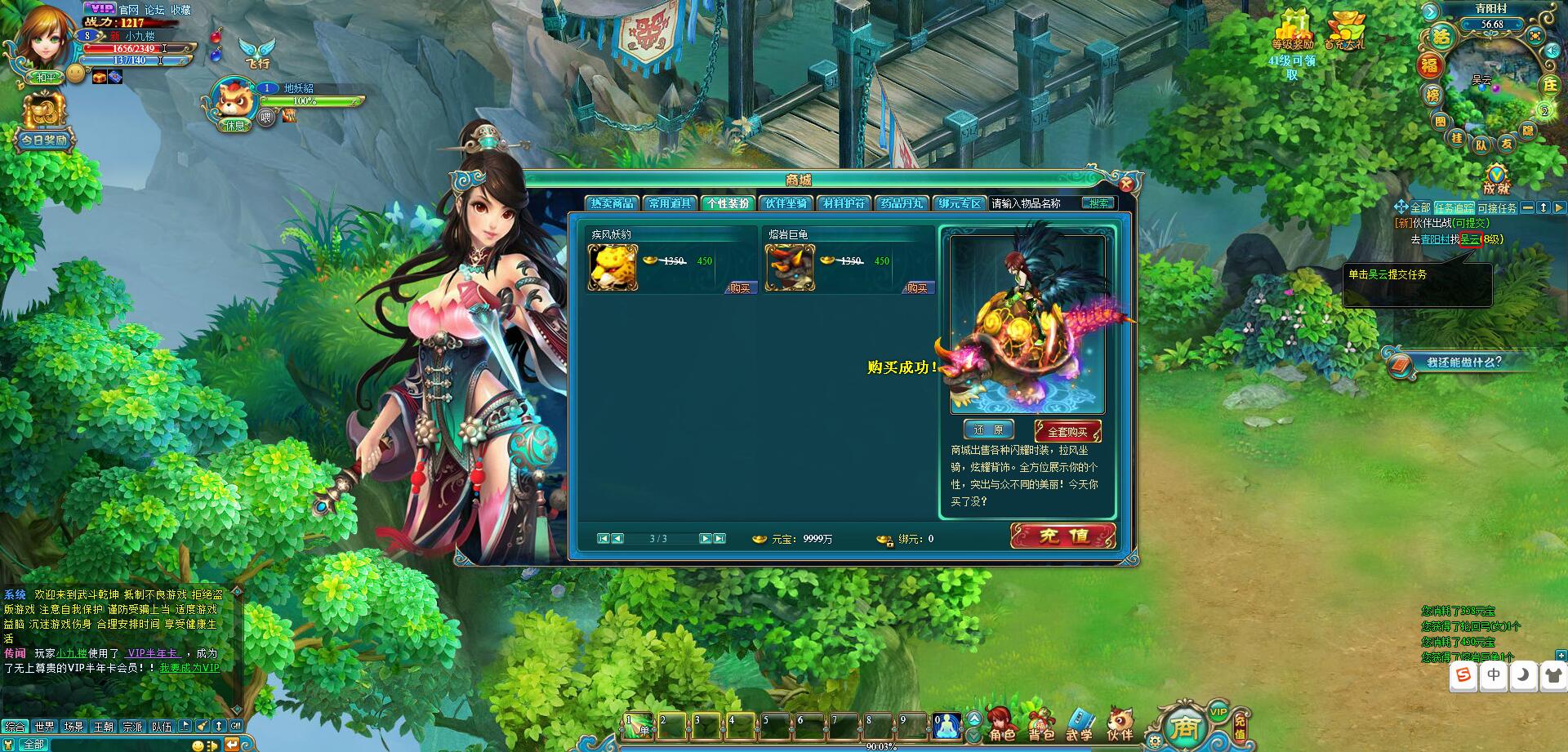This screenshot has width=1568, height=752.
Task: Open the 可接任务 available quests tab
Action: (1498, 207)
